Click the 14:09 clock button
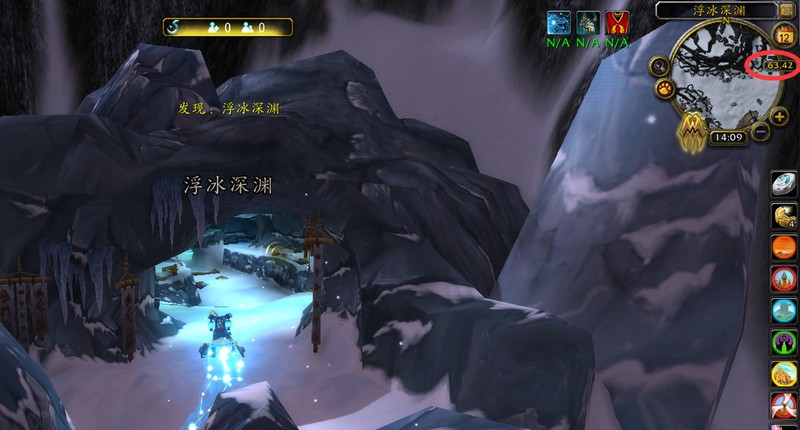Screen dimensions: 800x430 pos(727,137)
